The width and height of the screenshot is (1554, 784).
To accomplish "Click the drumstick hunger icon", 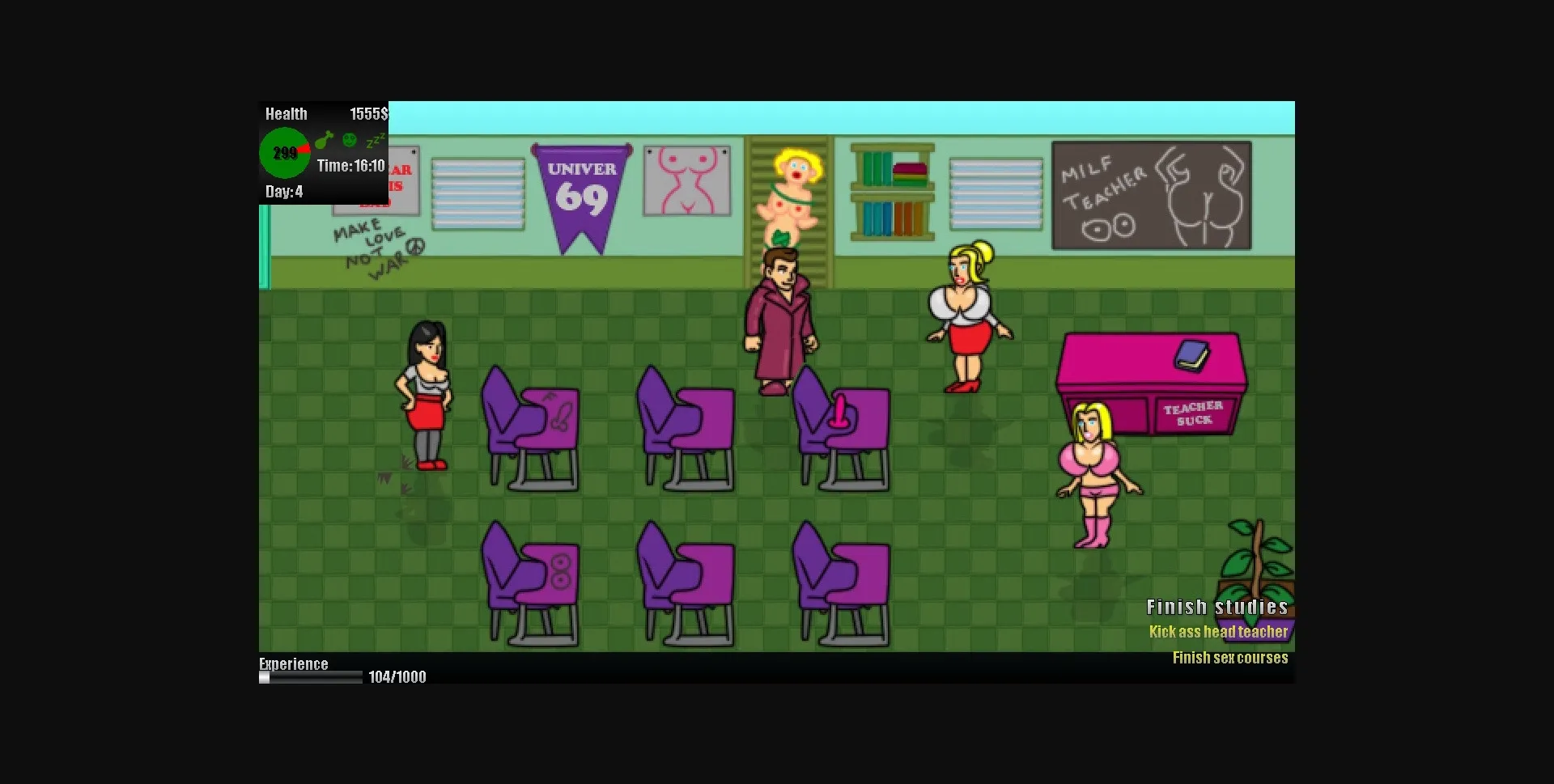I will pyautogui.click(x=326, y=139).
